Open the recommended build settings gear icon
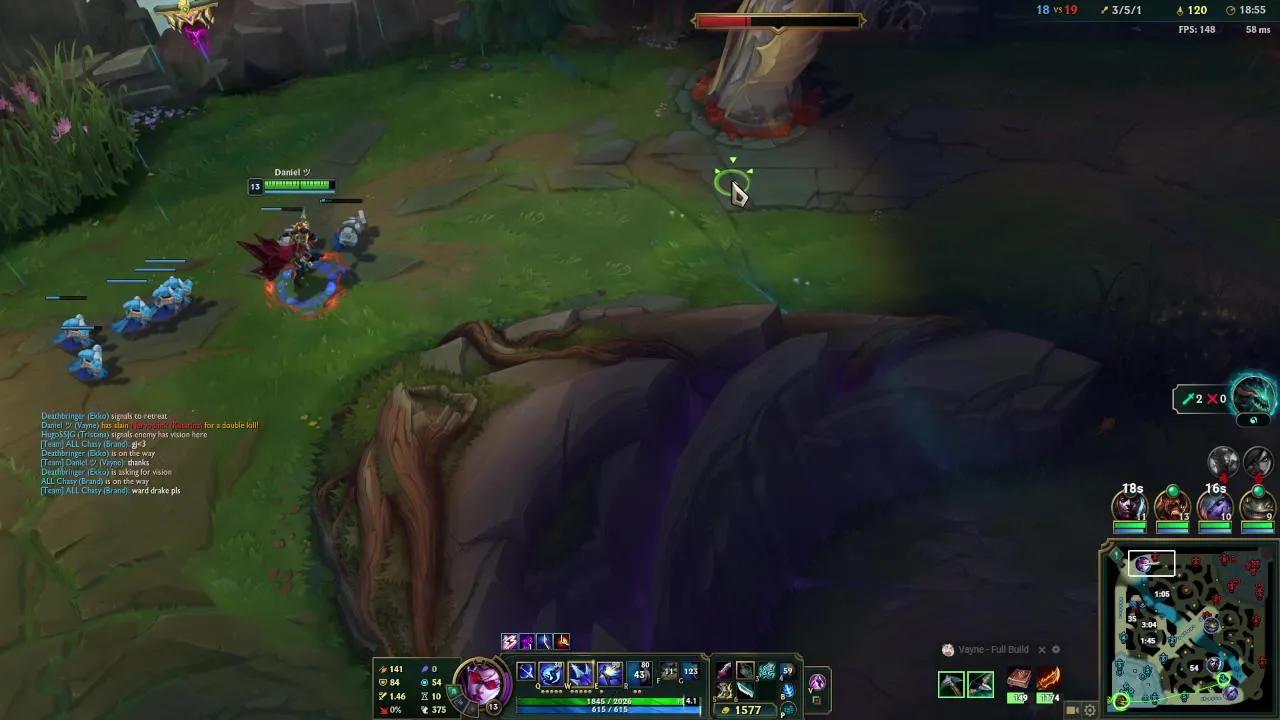The height and width of the screenshot is (720, 1280). pyautogui.click(x=1056, y=650)
